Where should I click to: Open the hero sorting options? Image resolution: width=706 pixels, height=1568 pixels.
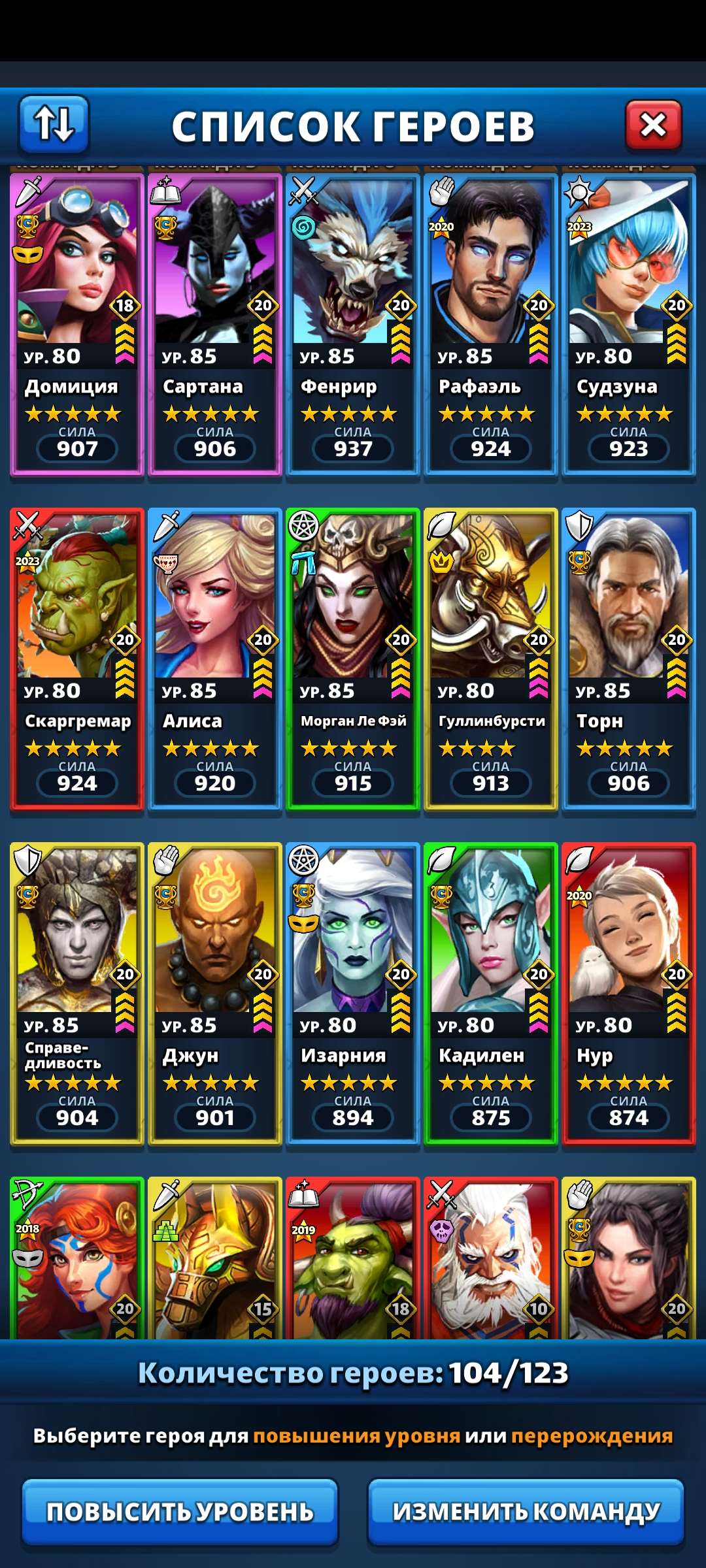pos(54,123)
